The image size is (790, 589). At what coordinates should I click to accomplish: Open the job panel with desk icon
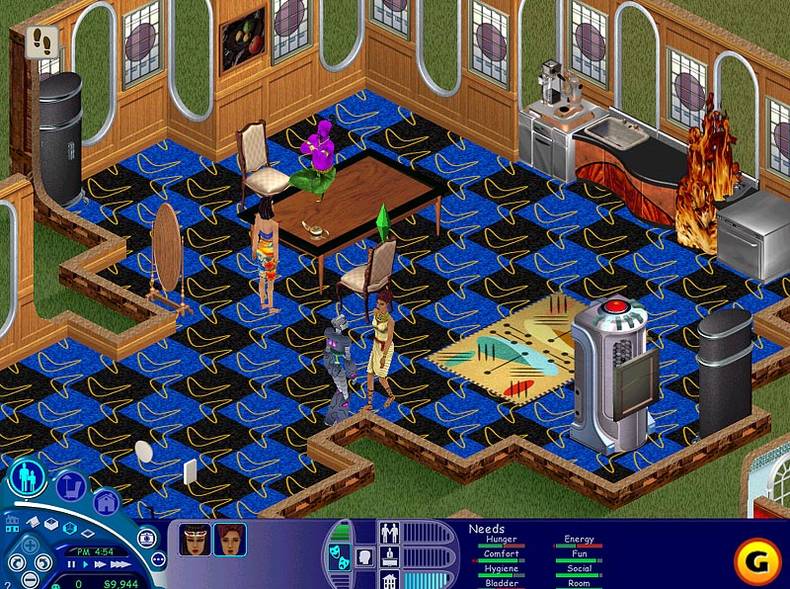coord(390,556)
